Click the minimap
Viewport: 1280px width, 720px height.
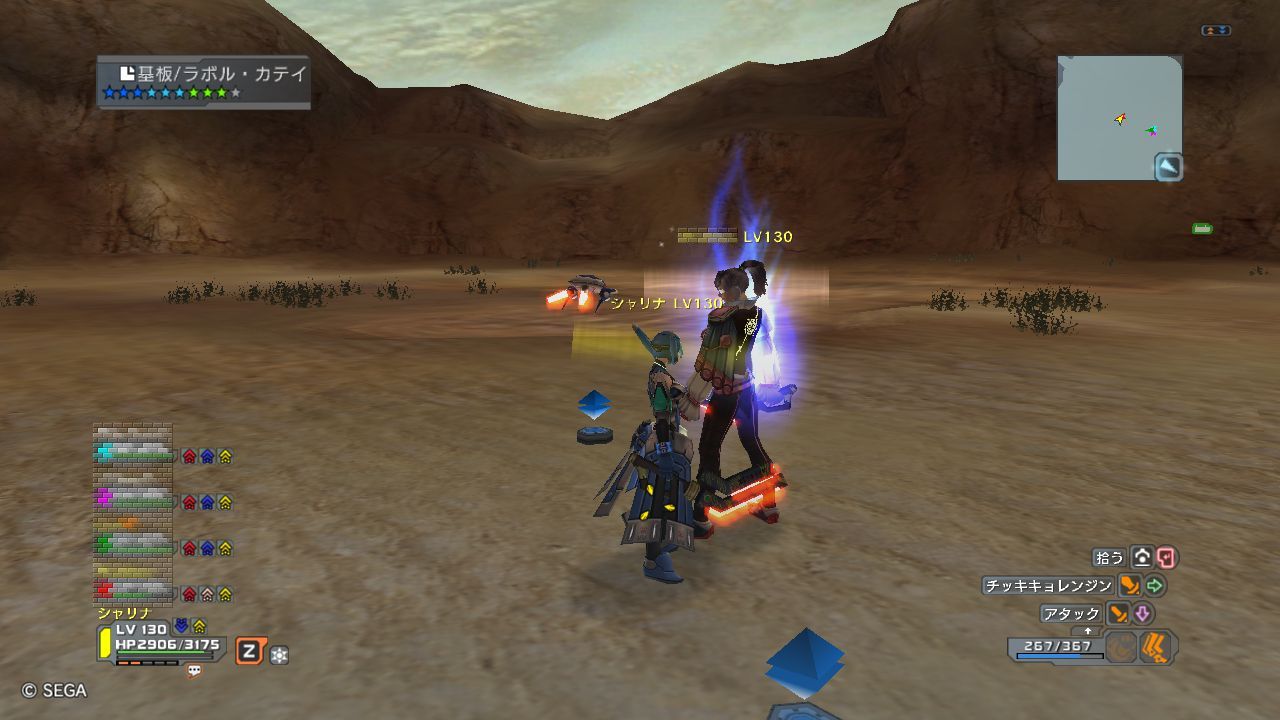tap(1119, 118)
